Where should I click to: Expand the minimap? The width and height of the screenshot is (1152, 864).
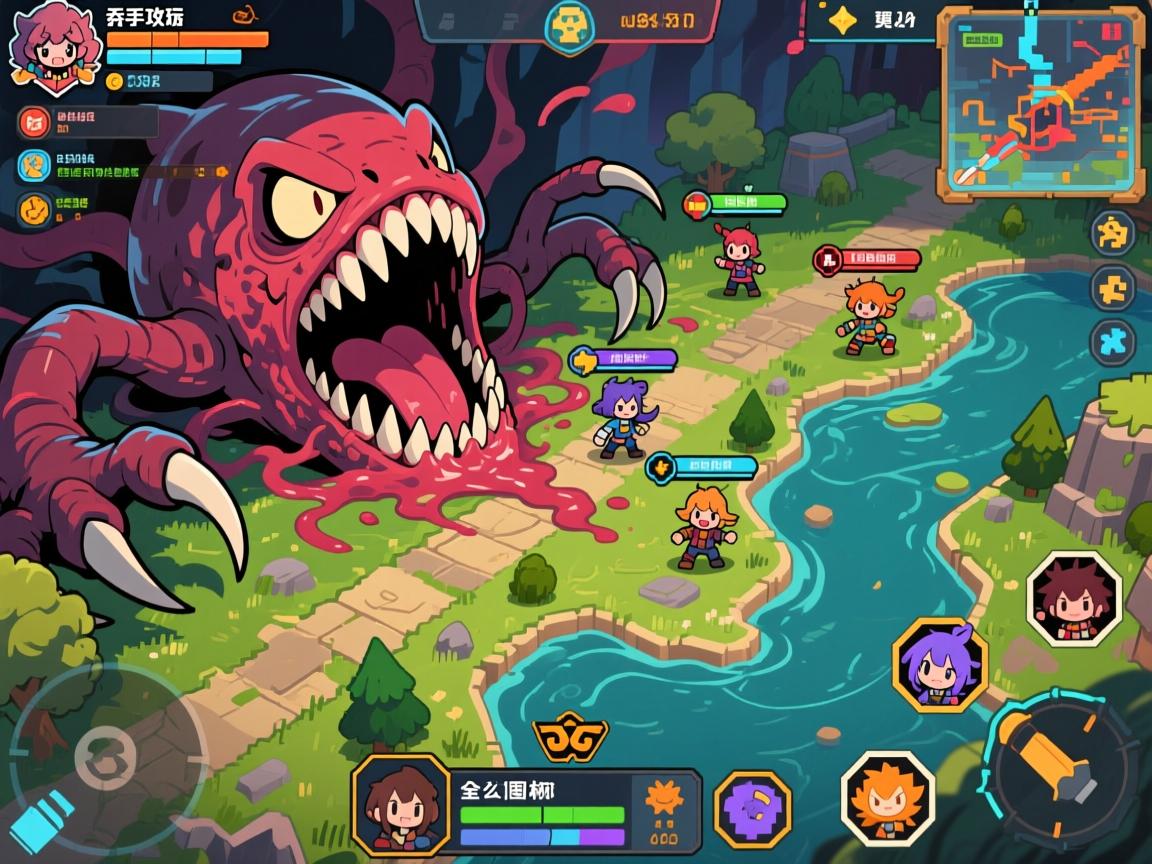(x=1041, y=105)
